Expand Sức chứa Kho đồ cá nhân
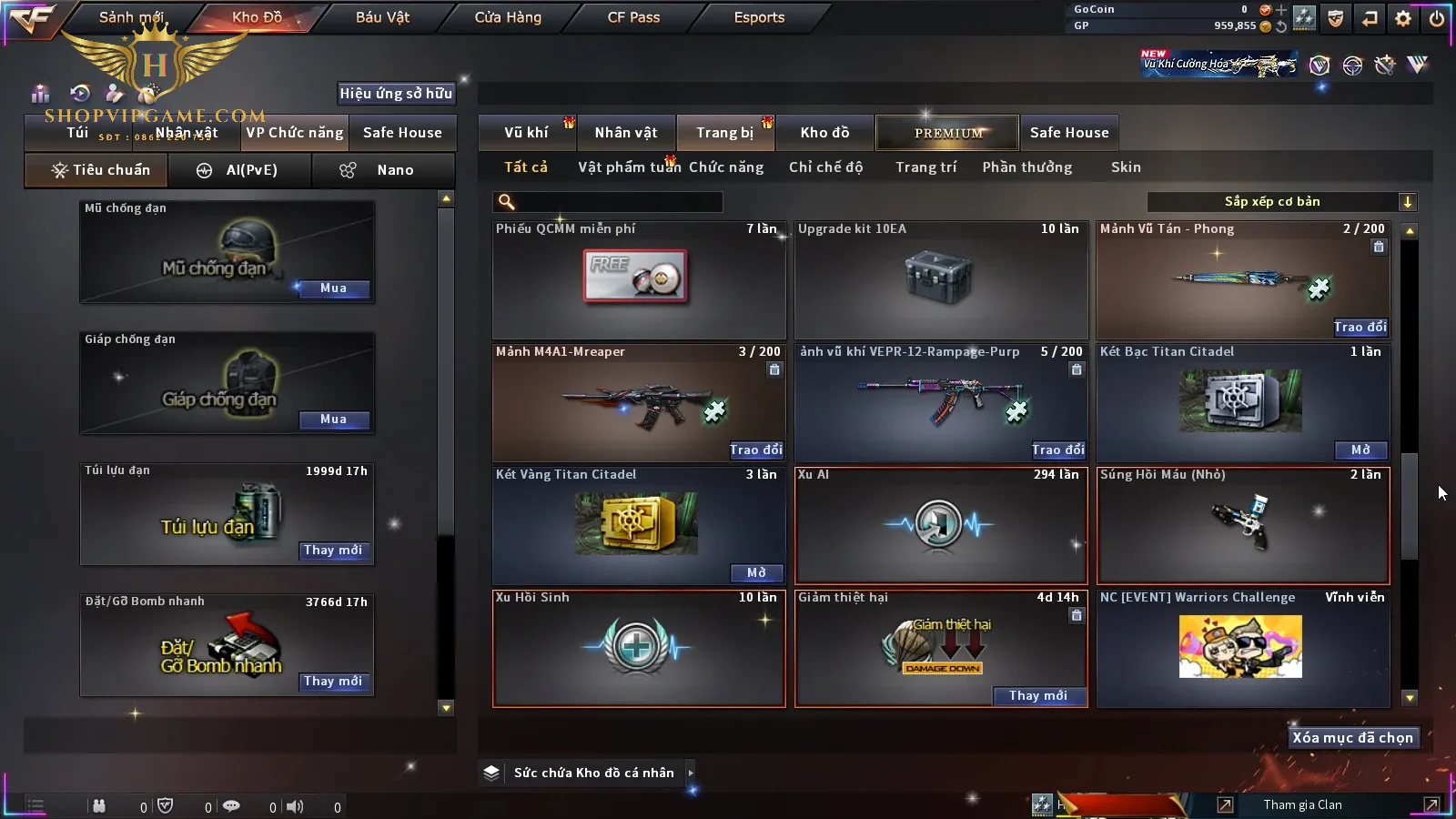 [x=691, y=773]
